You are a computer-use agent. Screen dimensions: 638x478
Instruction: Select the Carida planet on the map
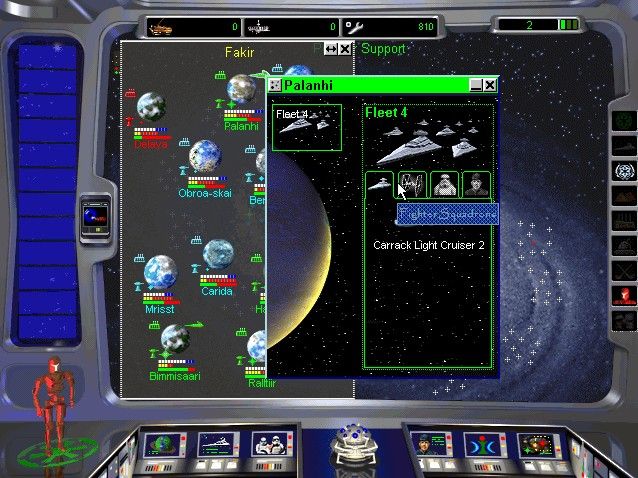coord(218,256)
